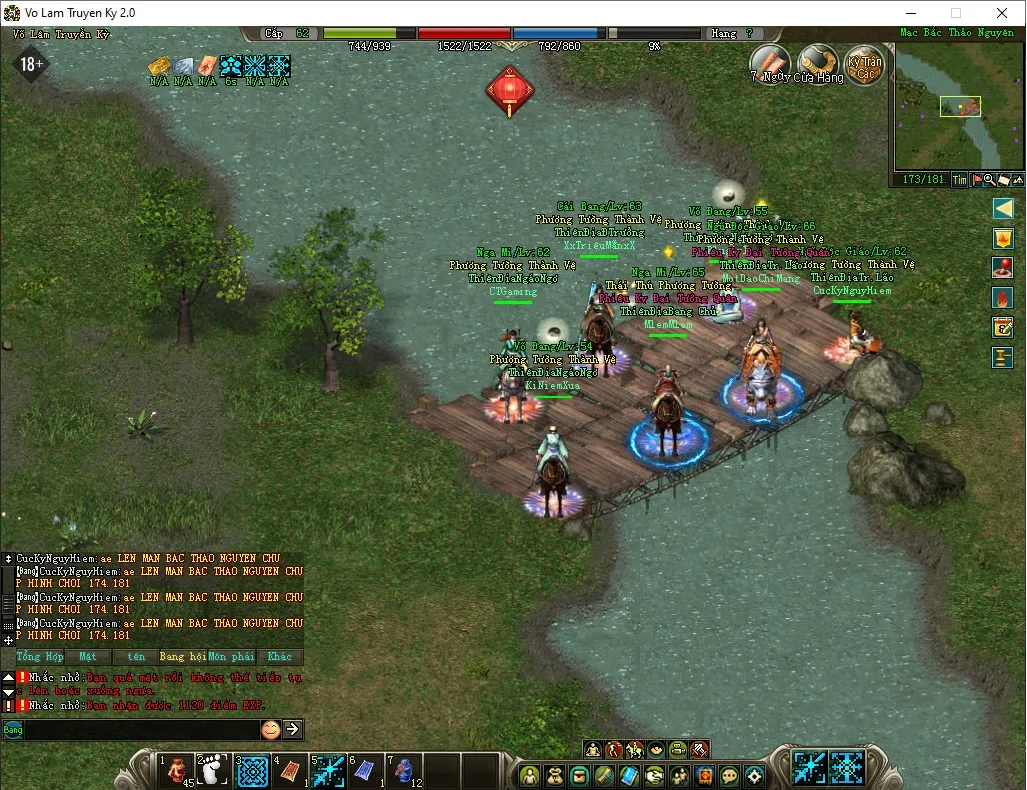Open the handshake trade icon
The width and height of the screenshot is (1027, 790).
pos(654,775)
